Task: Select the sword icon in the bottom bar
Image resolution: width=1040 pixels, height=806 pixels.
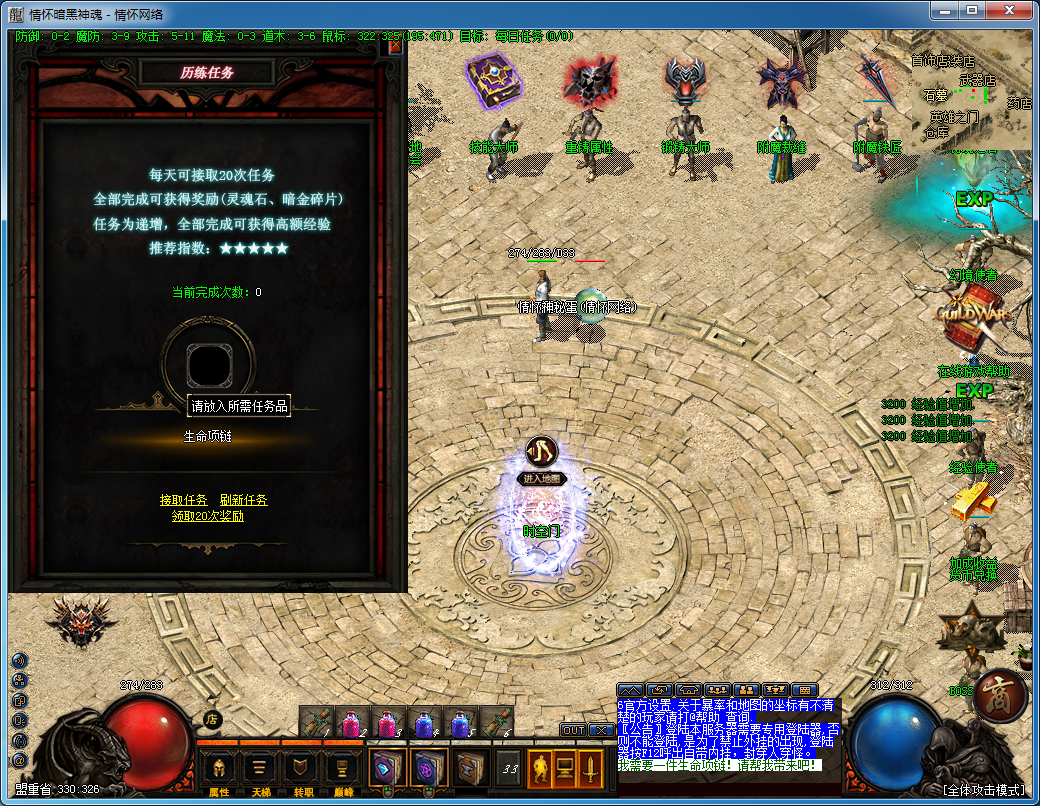Action: 591,768
